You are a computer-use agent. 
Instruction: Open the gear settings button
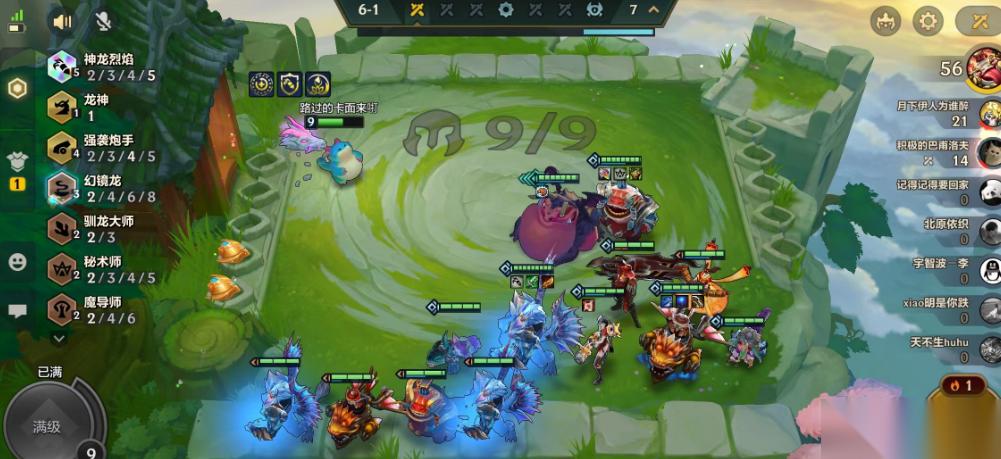pos(929,21)
